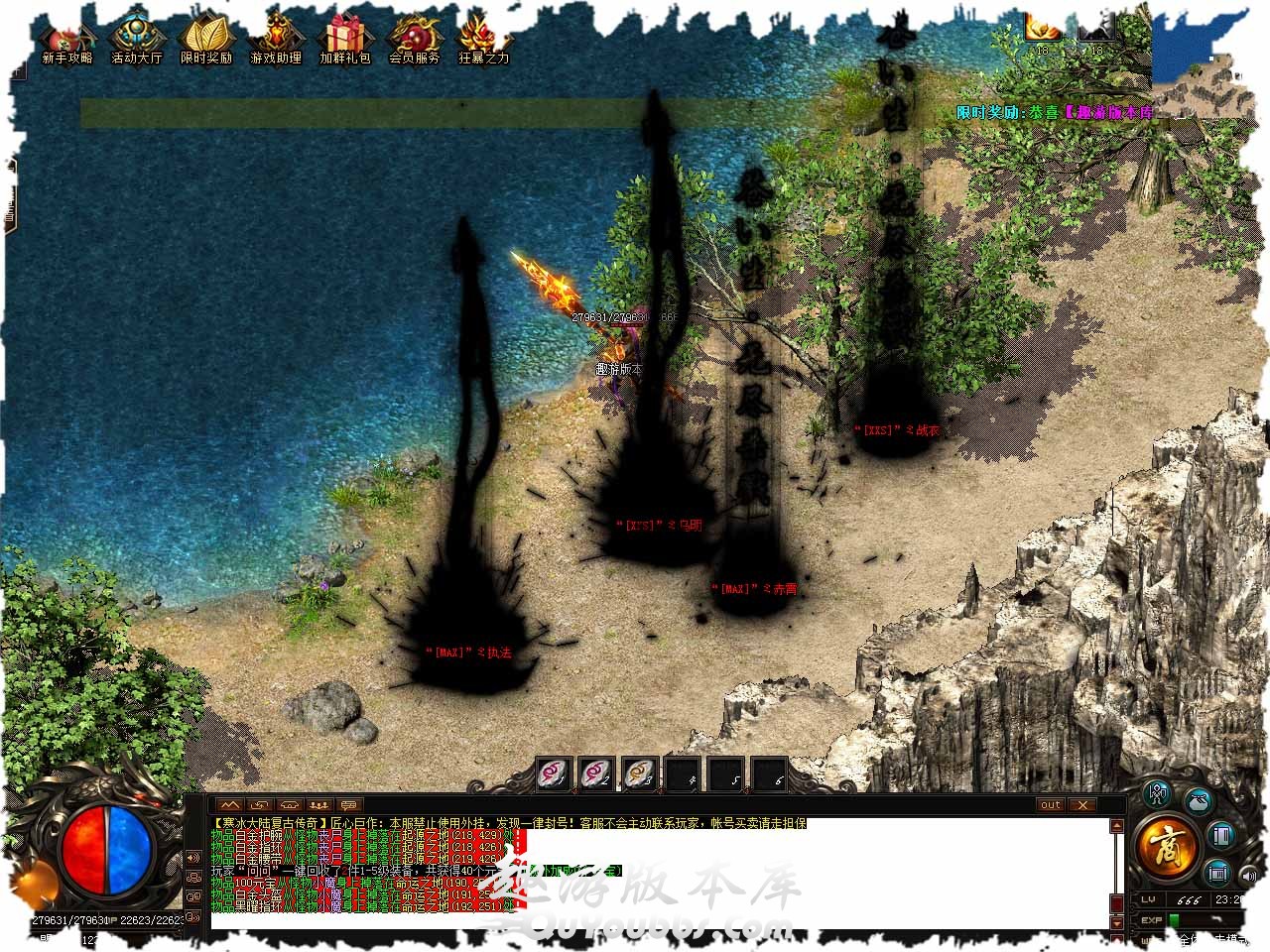Open the character equipment panel icon
Screen dimensions: 1270x952
point(1158,793)
